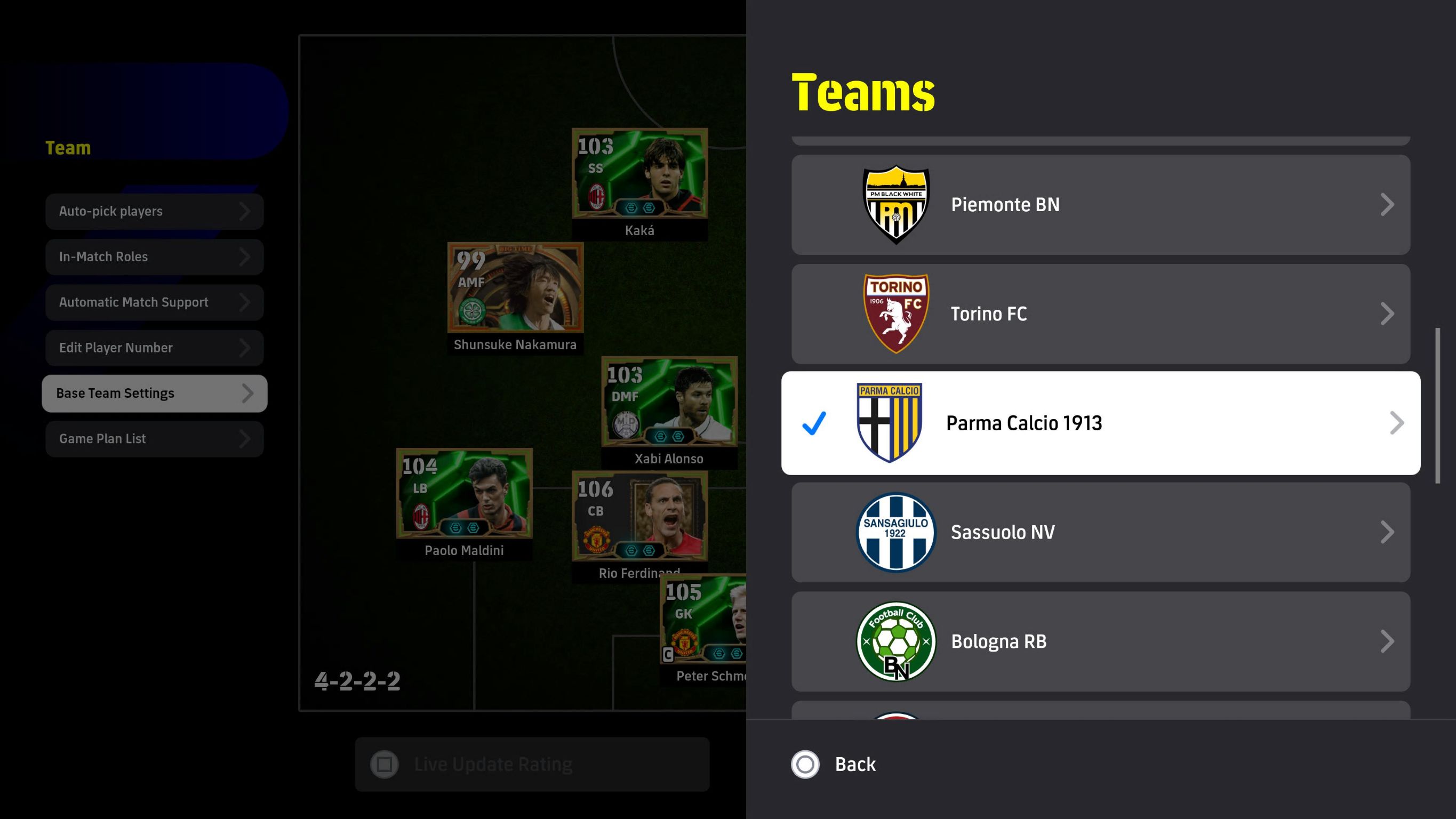
Task: Select Piemonte BN from the teams list
Action: [1100, 205]
